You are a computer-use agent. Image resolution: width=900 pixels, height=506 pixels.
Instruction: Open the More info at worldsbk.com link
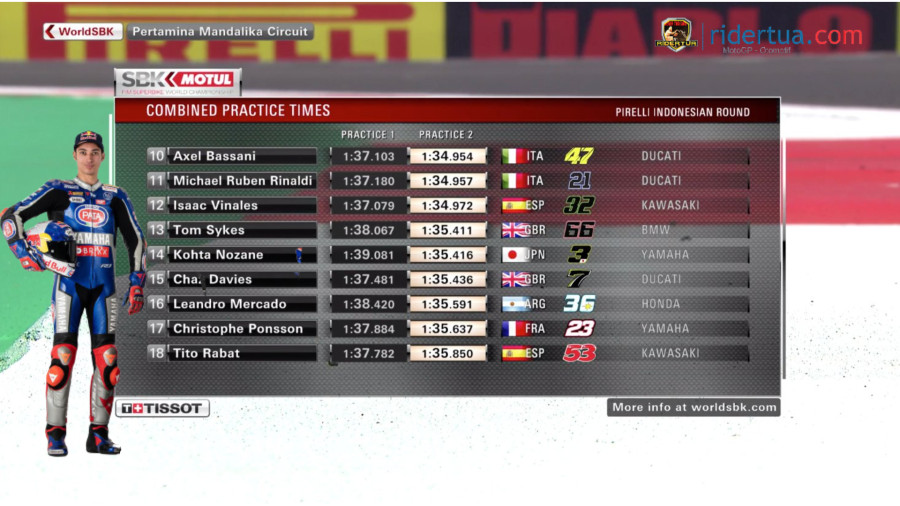point(694,407)
